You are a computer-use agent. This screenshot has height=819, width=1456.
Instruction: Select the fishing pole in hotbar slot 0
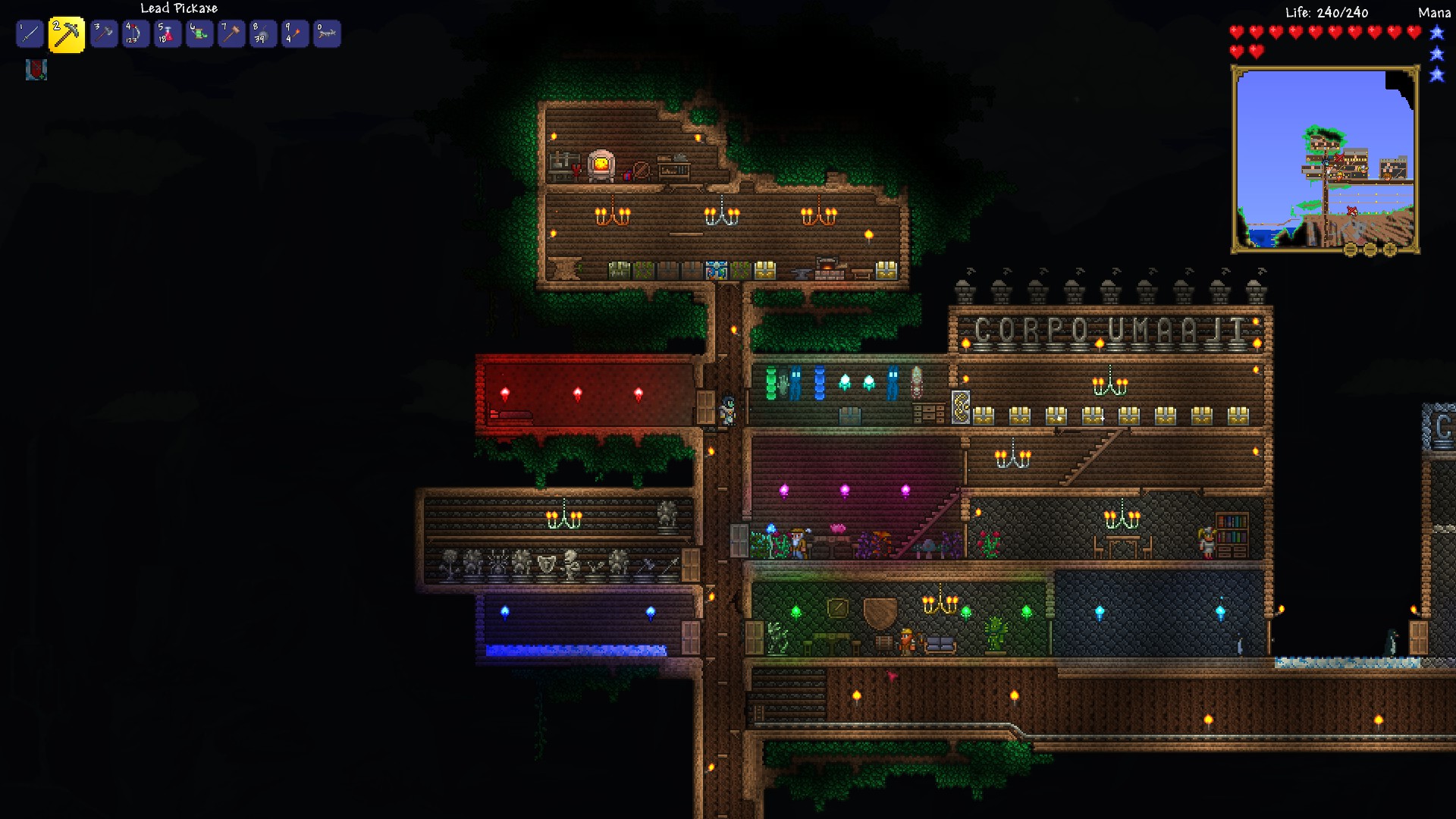[x=326, y=33]
